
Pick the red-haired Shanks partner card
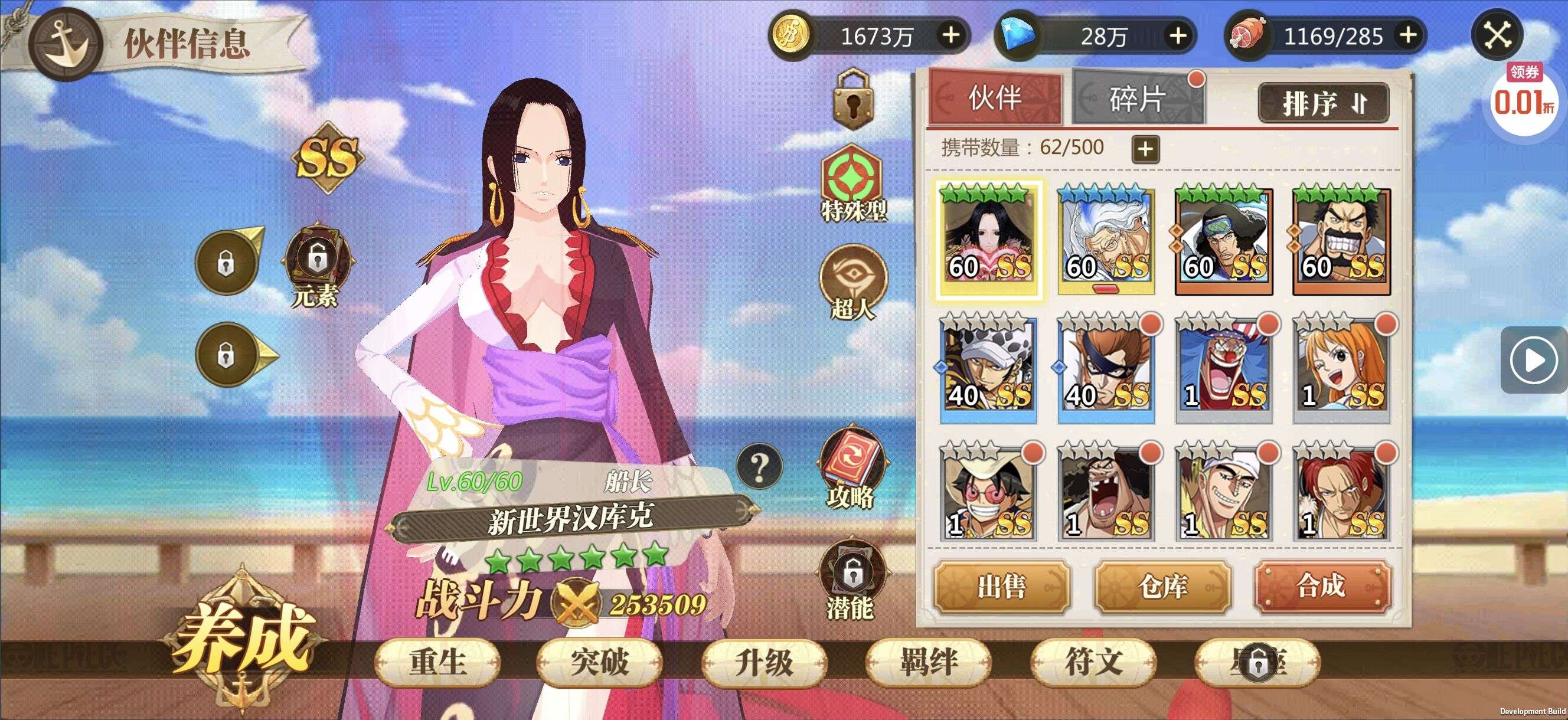pos(1341,496)
